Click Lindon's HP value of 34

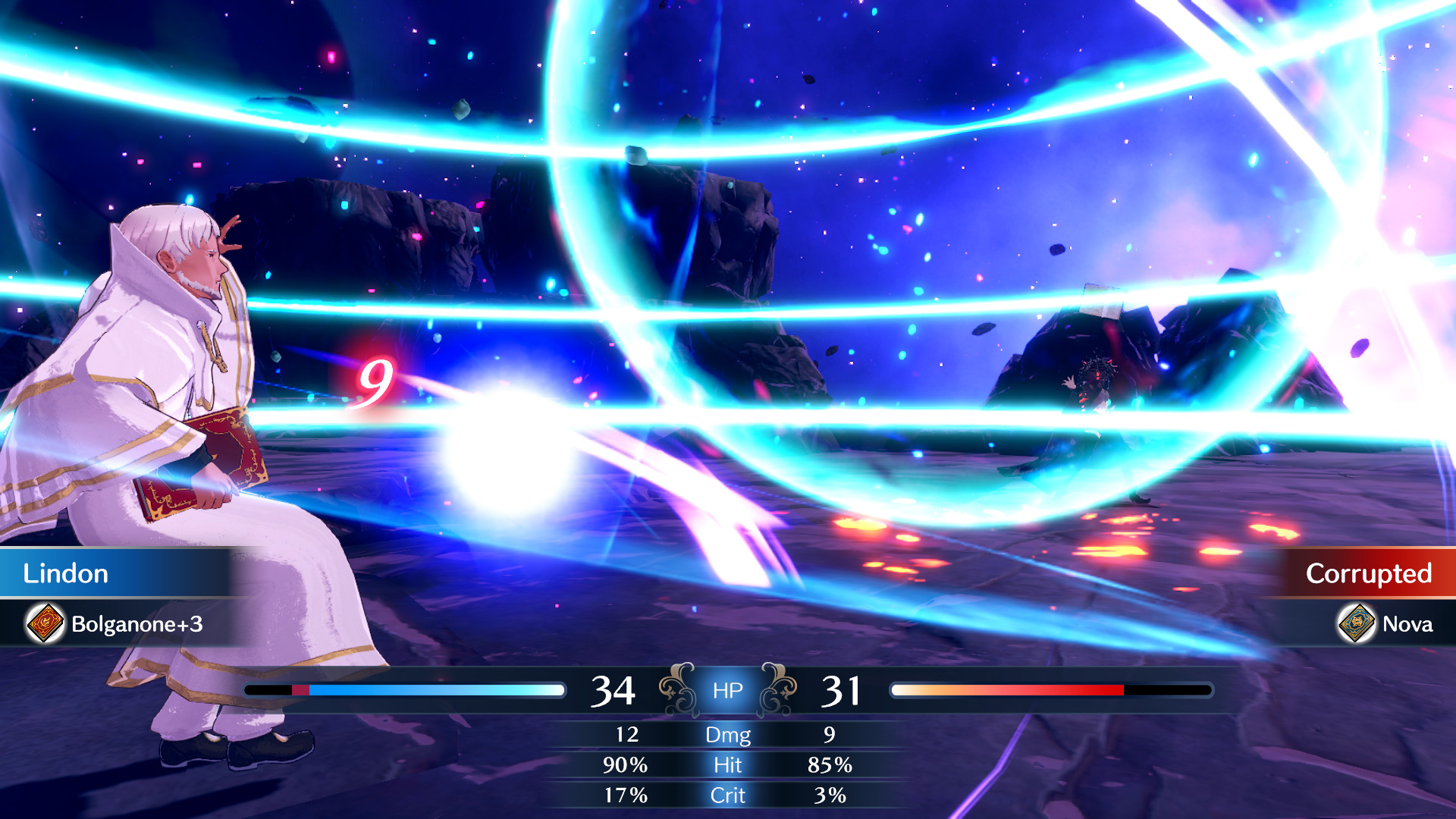point(613,689)
